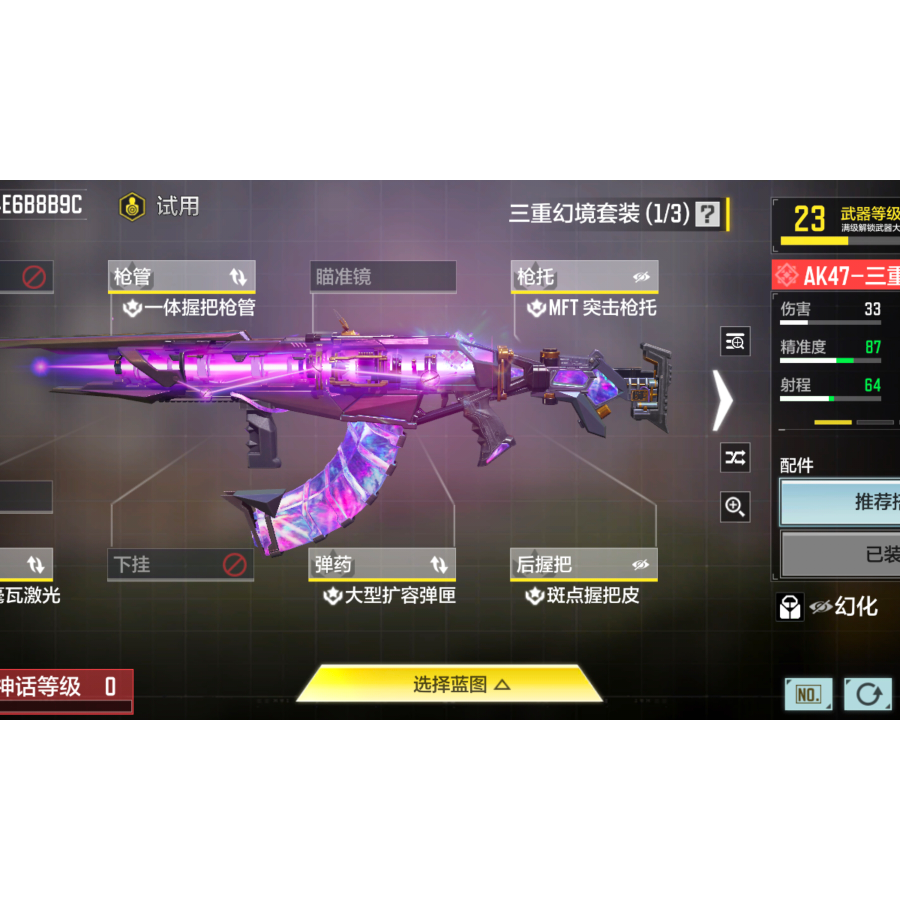Select the 枪管 barrel attachment slot
The height and width of the screenshot is (900, 900).
(181, 277)
